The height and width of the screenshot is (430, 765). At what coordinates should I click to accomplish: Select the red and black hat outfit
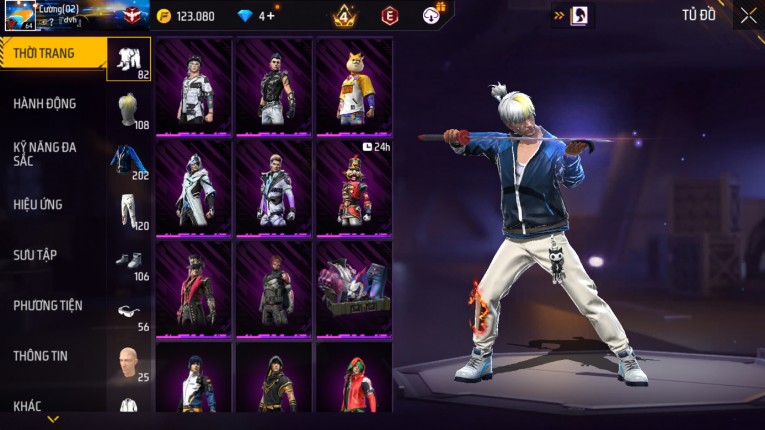(x=194, y=288)
